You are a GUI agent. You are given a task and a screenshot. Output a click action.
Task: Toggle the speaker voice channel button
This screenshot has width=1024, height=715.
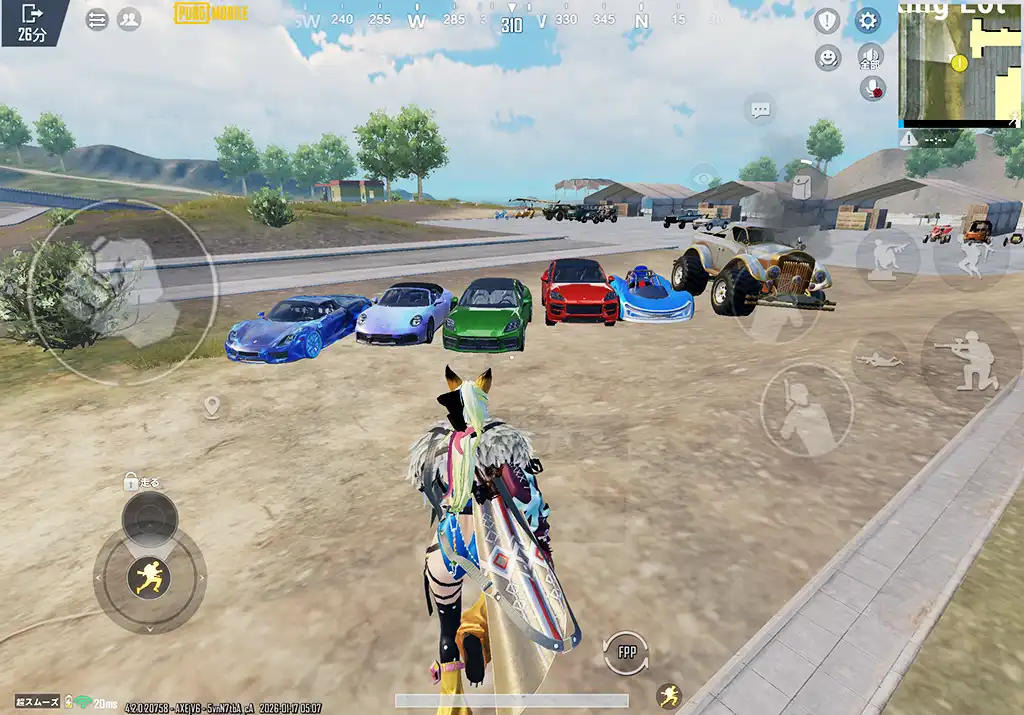(871, 56)
